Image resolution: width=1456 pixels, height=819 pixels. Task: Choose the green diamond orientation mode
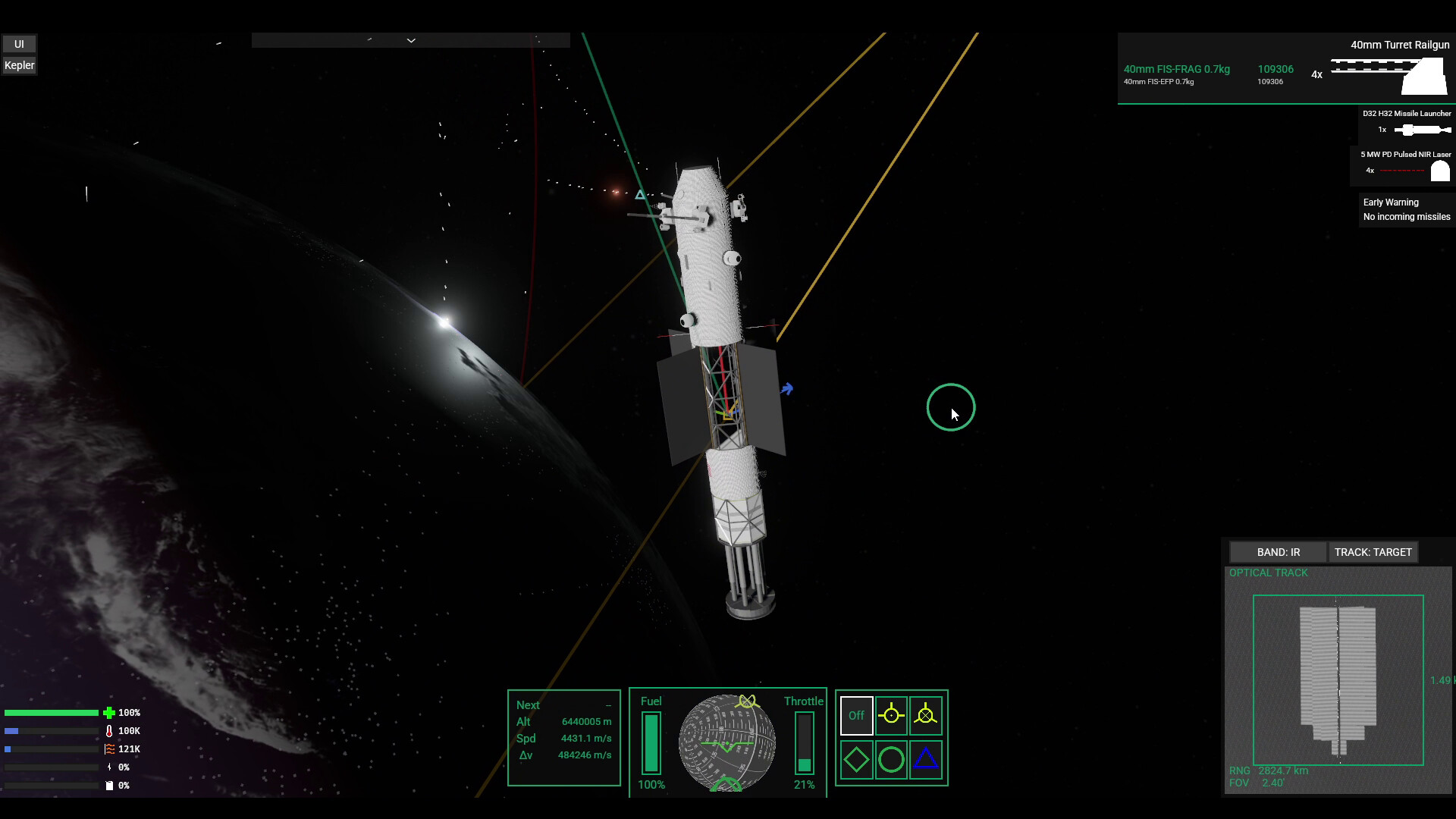point(856,759)
